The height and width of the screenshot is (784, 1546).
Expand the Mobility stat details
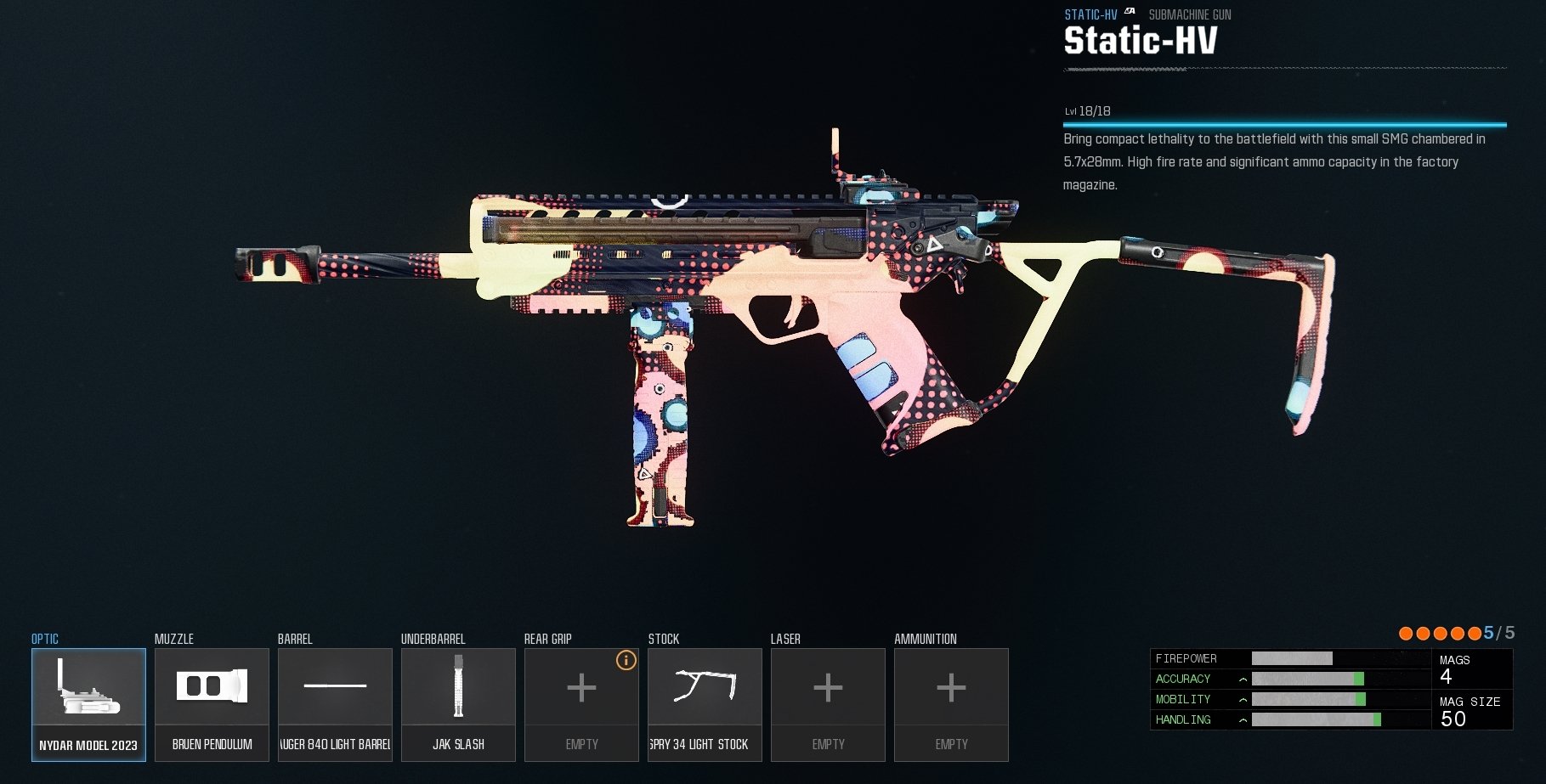1242,699
